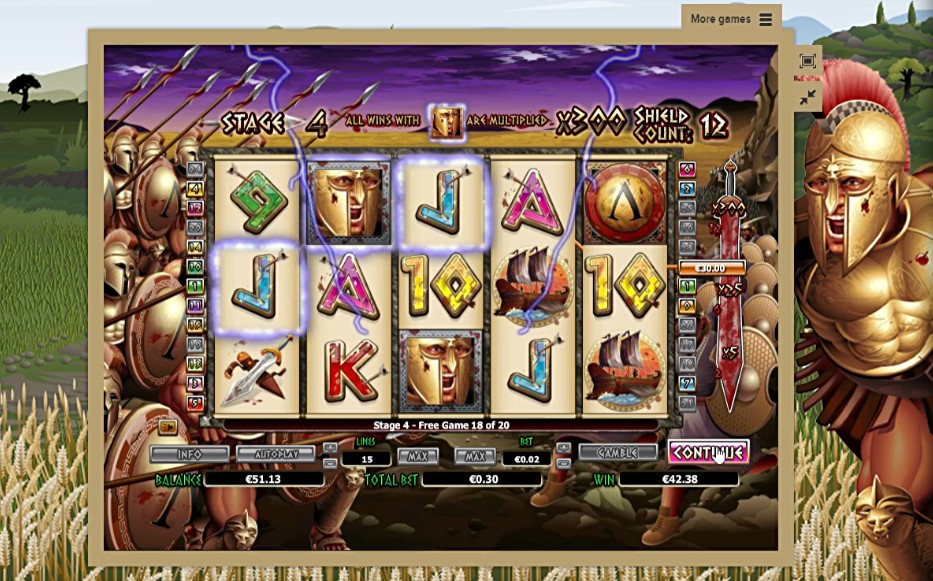Toggle fullscreen with the frame icon
Image resolution: width=933 pixels, height=581 pixels.
click(x=808, y=61)
